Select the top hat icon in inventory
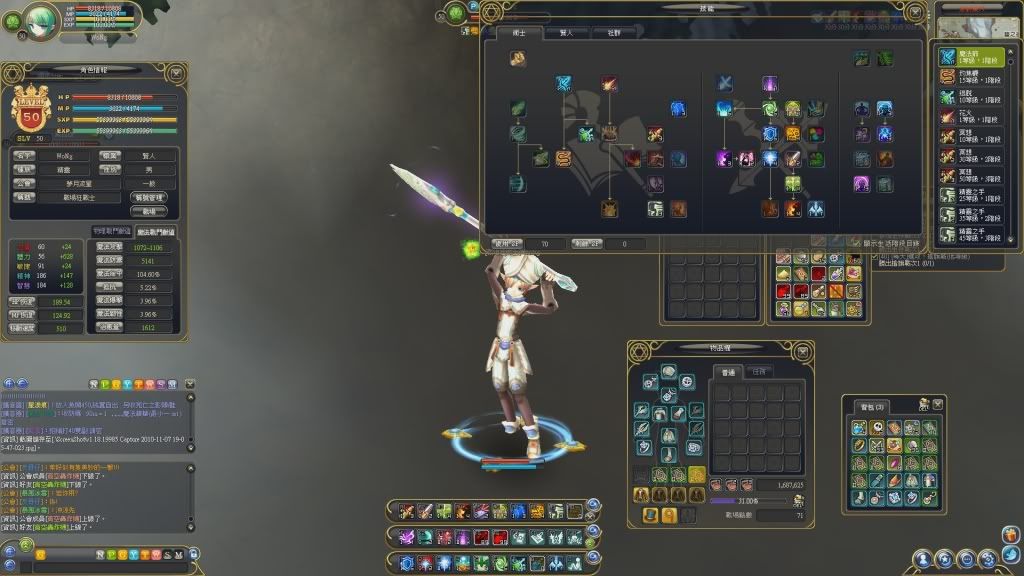 [x=651, y=515]
